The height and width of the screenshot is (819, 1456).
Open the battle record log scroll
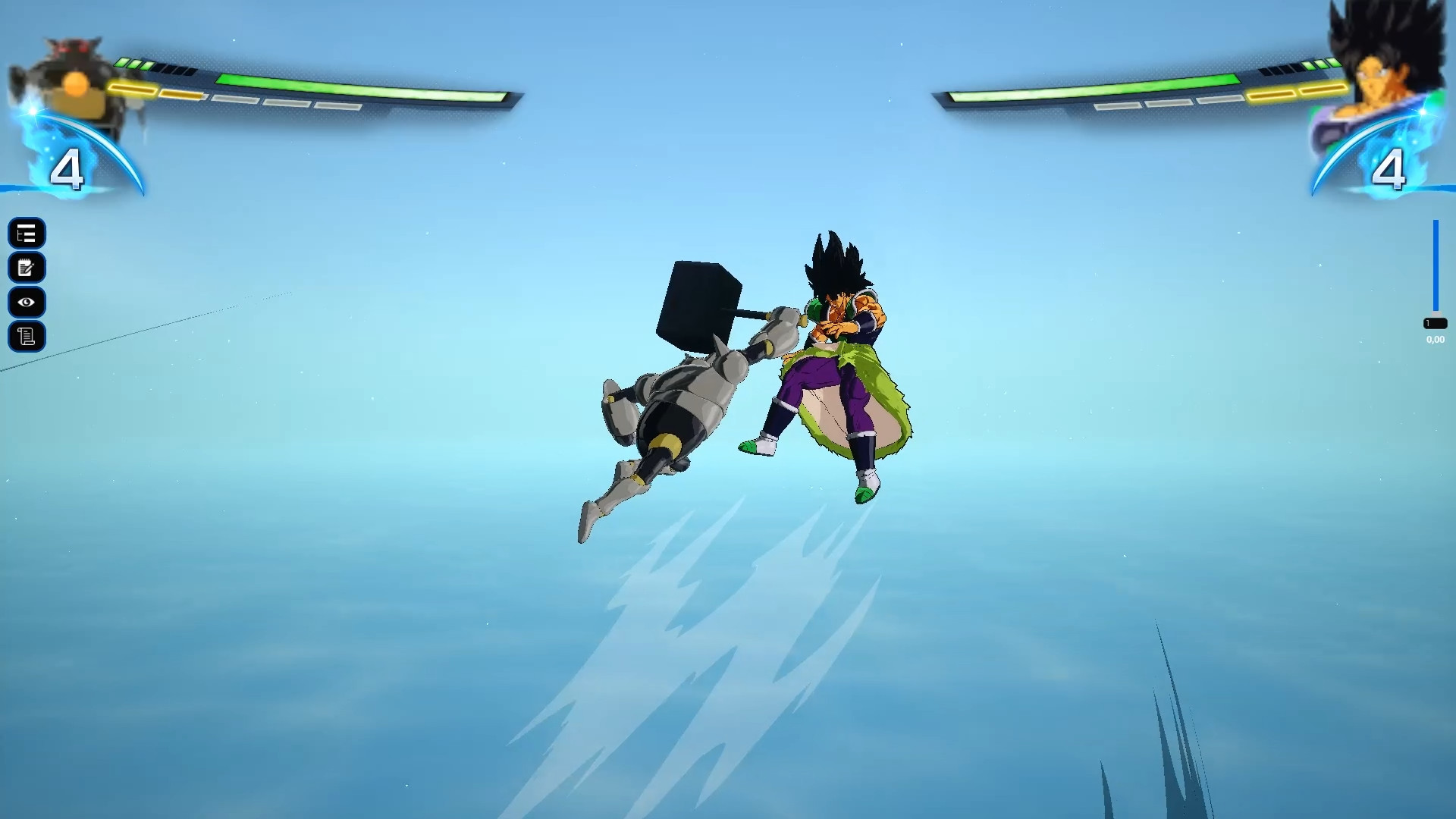(27, 336)
